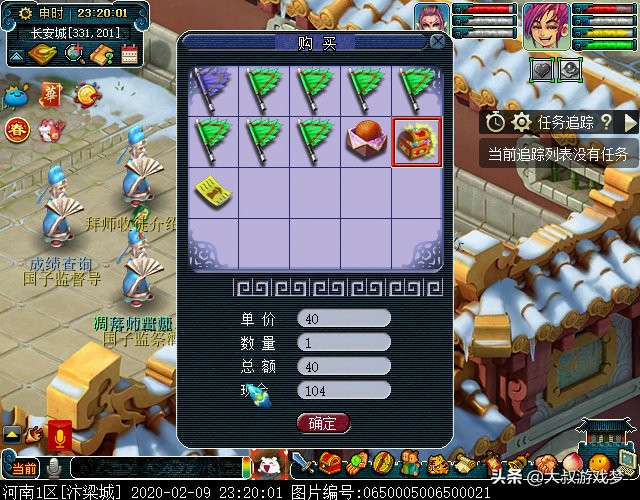The width and height of the screenshot is (640, 500).
Task: Edit the 数量 quantity field
Action: (343, 342)
